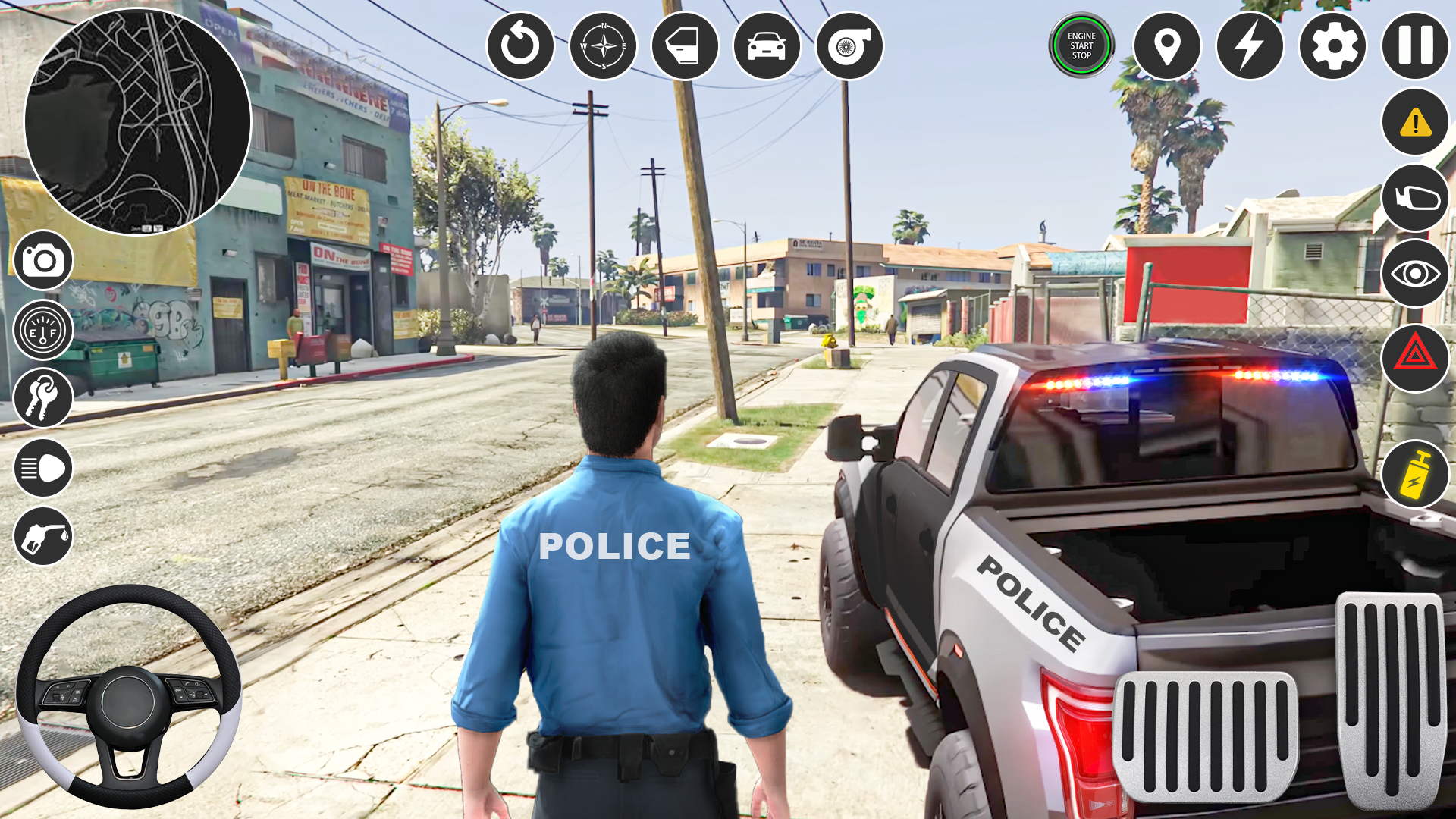
Task: Toggle the headlights on
Action: (x=43, y=467)
